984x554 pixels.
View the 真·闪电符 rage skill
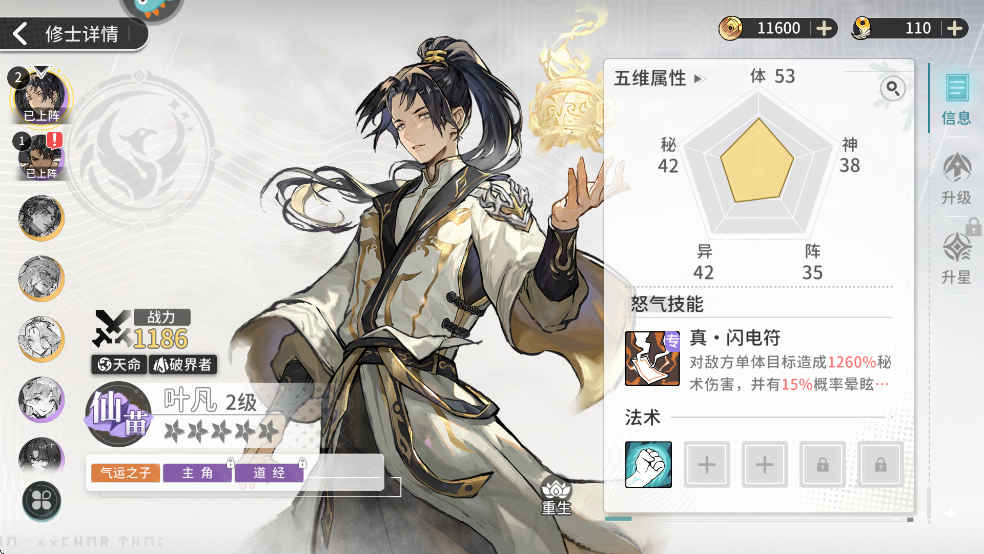point(652,359)
